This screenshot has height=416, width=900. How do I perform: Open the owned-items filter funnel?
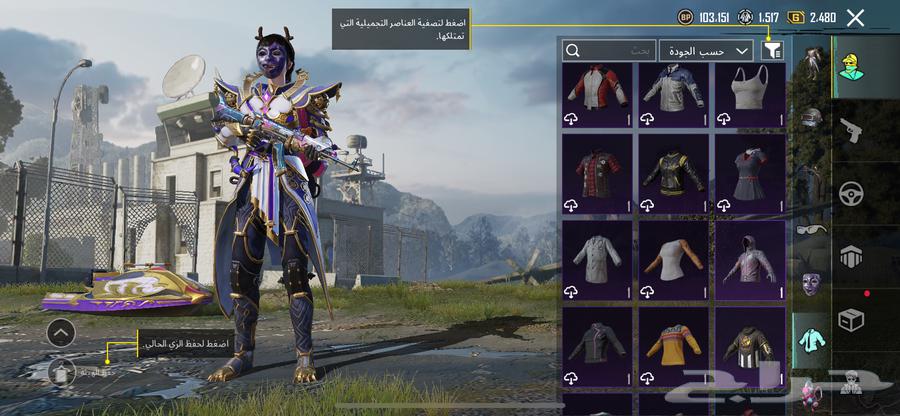(772, 50)
